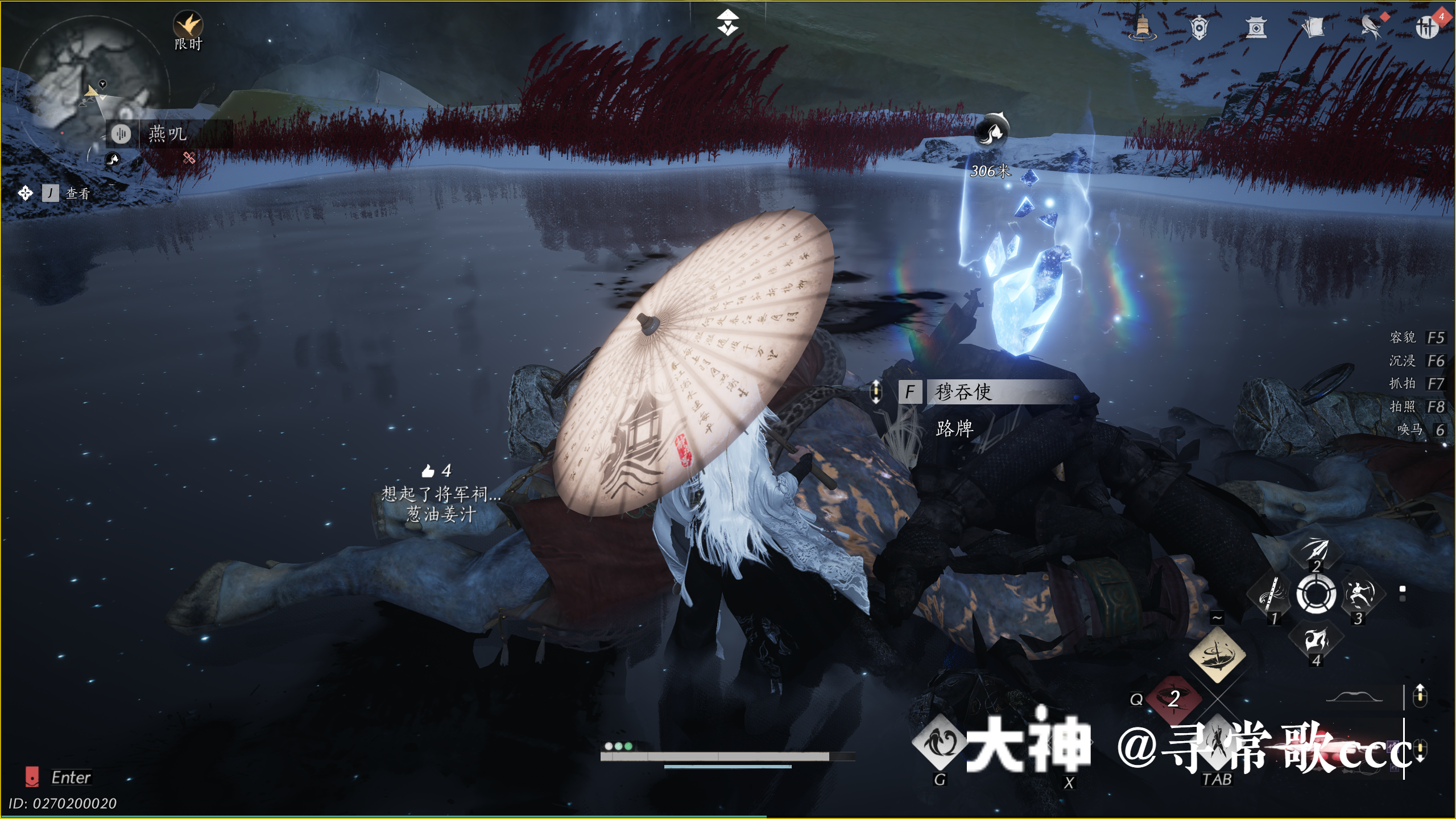Open the shield emblem menu icon

(1199, 27)
